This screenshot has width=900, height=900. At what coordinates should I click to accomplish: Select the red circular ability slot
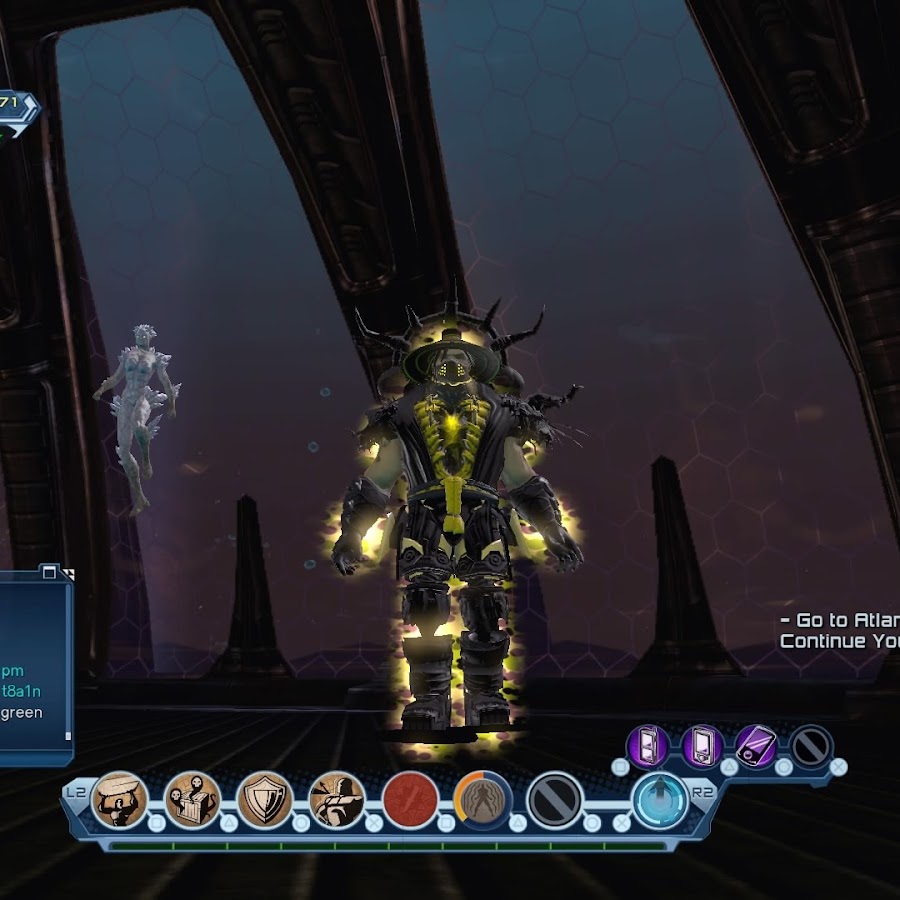(410, 799)
